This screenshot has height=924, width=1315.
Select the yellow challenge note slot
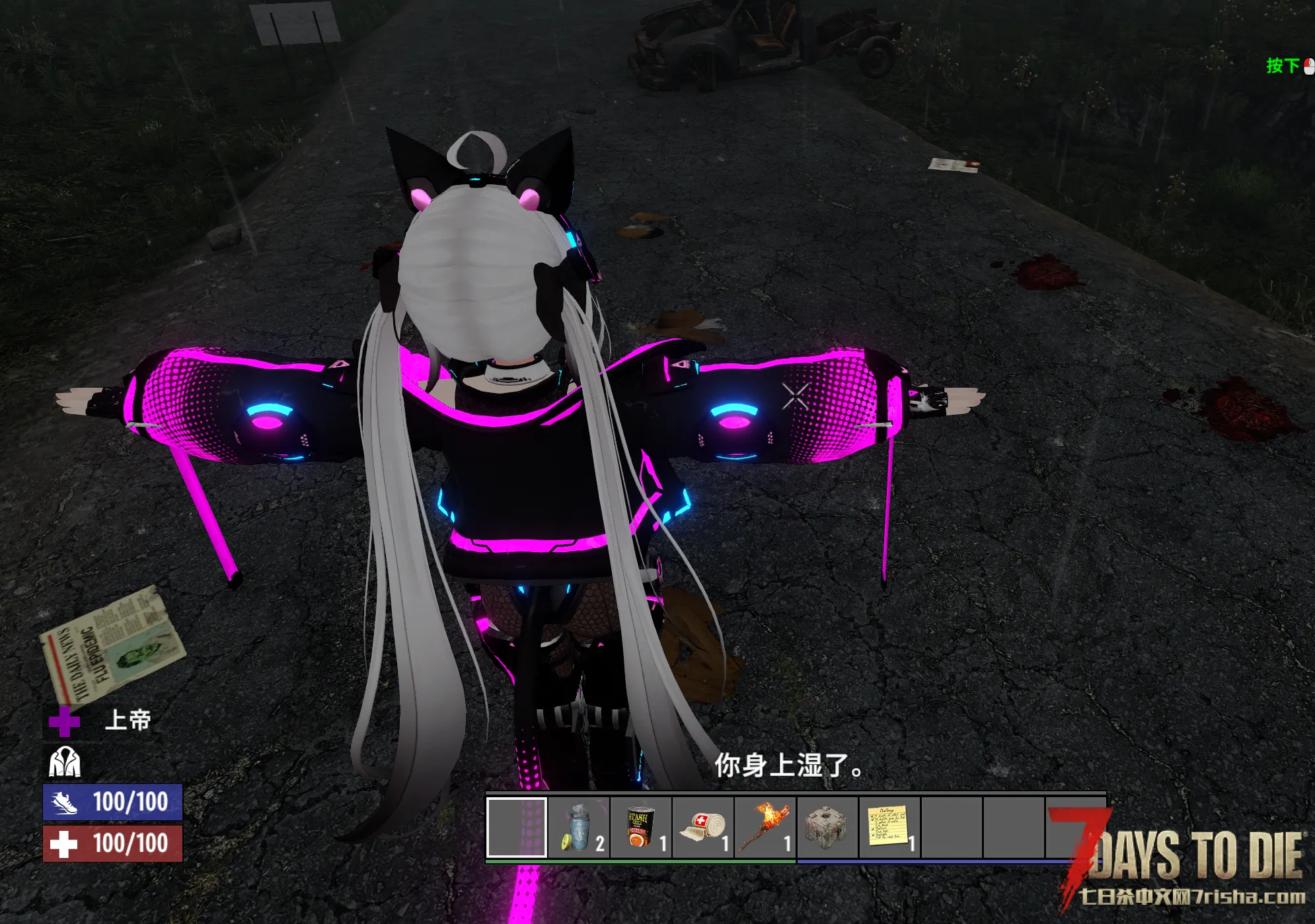pos(889,828)
